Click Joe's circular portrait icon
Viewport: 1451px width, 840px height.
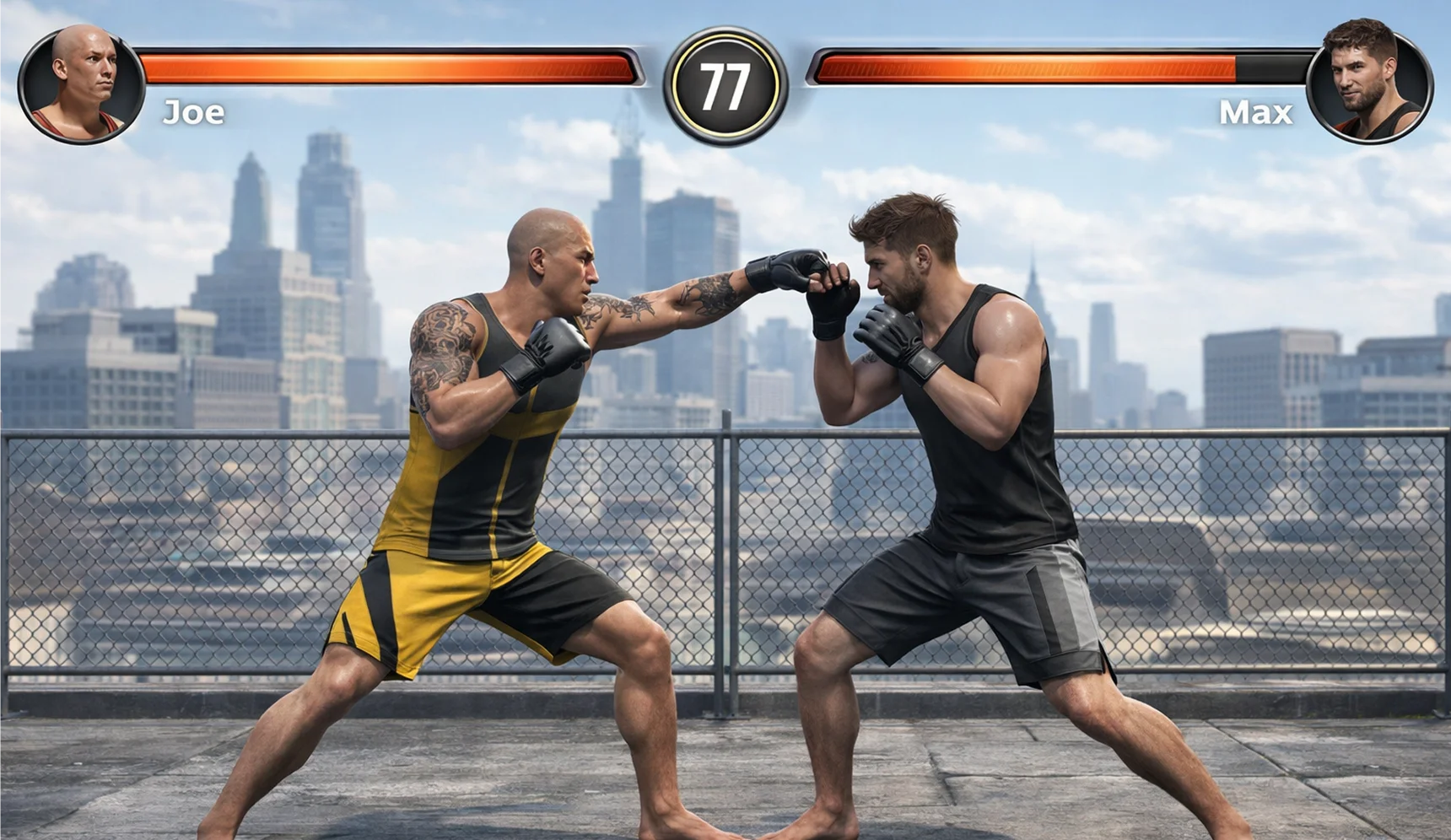[x=82, y=82]
